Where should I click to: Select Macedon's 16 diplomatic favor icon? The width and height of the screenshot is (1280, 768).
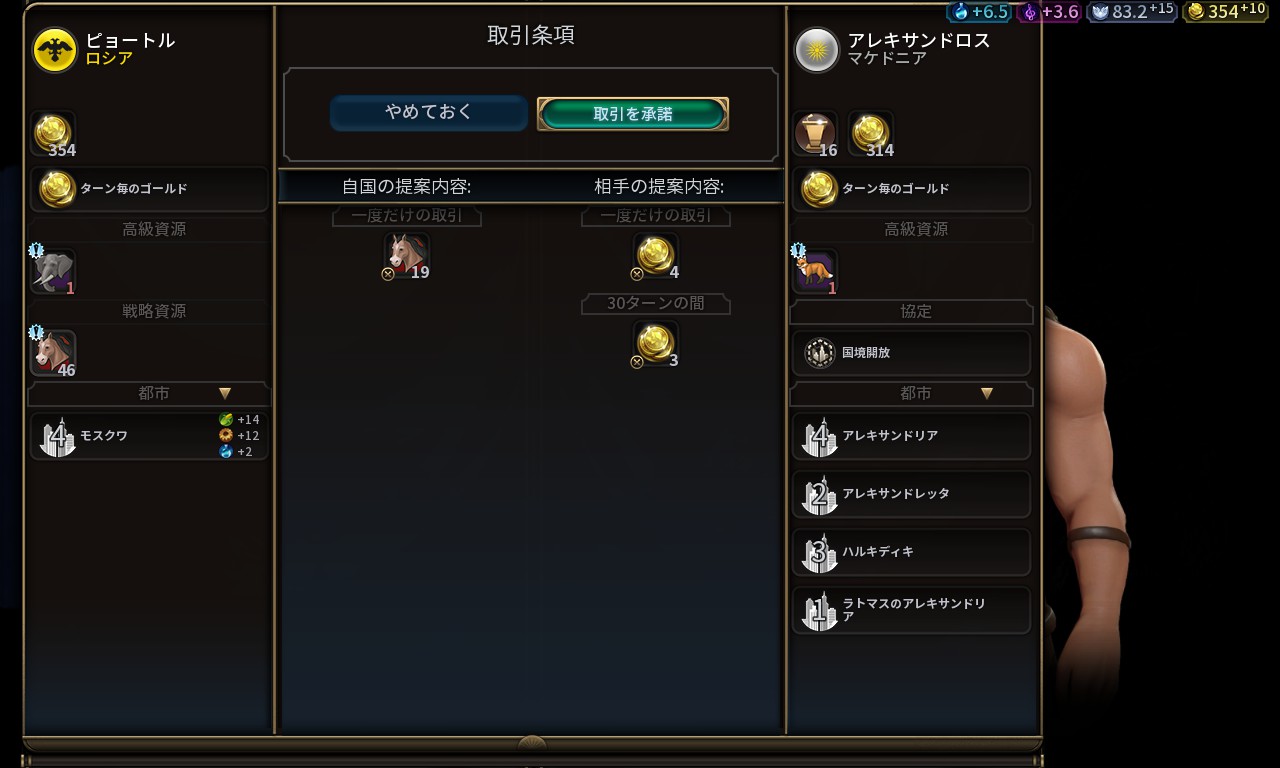click(815, 133)
